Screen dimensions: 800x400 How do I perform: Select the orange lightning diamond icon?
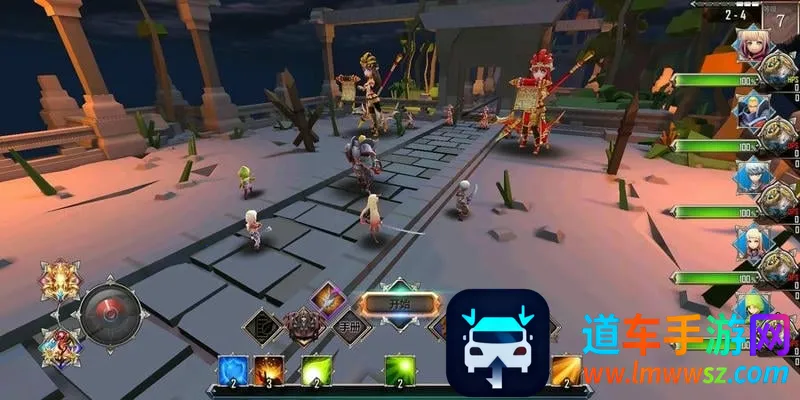326,298
